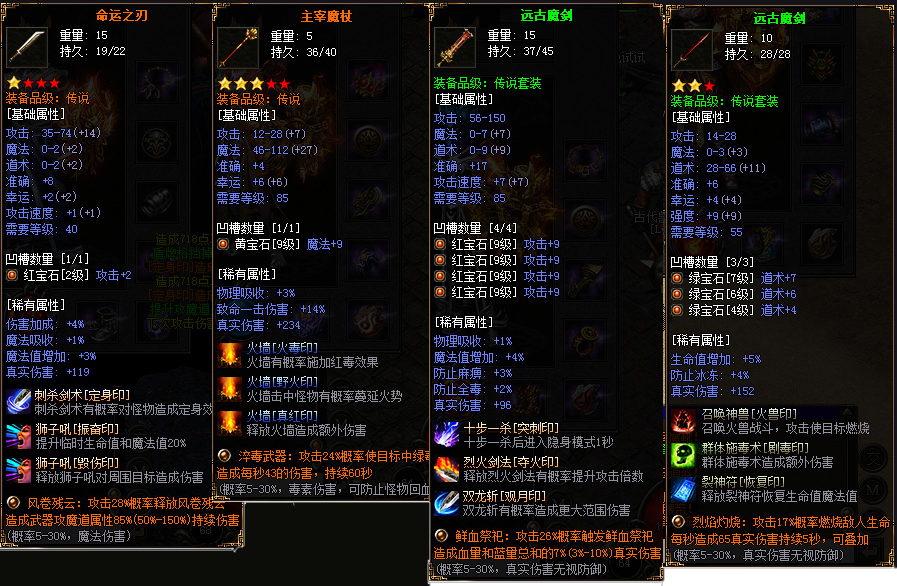Click the 刺杀剑术 [定身印] skill icon
Image resolution: width=897 pixels, height=586 pixels.
(x=19, y=401)
